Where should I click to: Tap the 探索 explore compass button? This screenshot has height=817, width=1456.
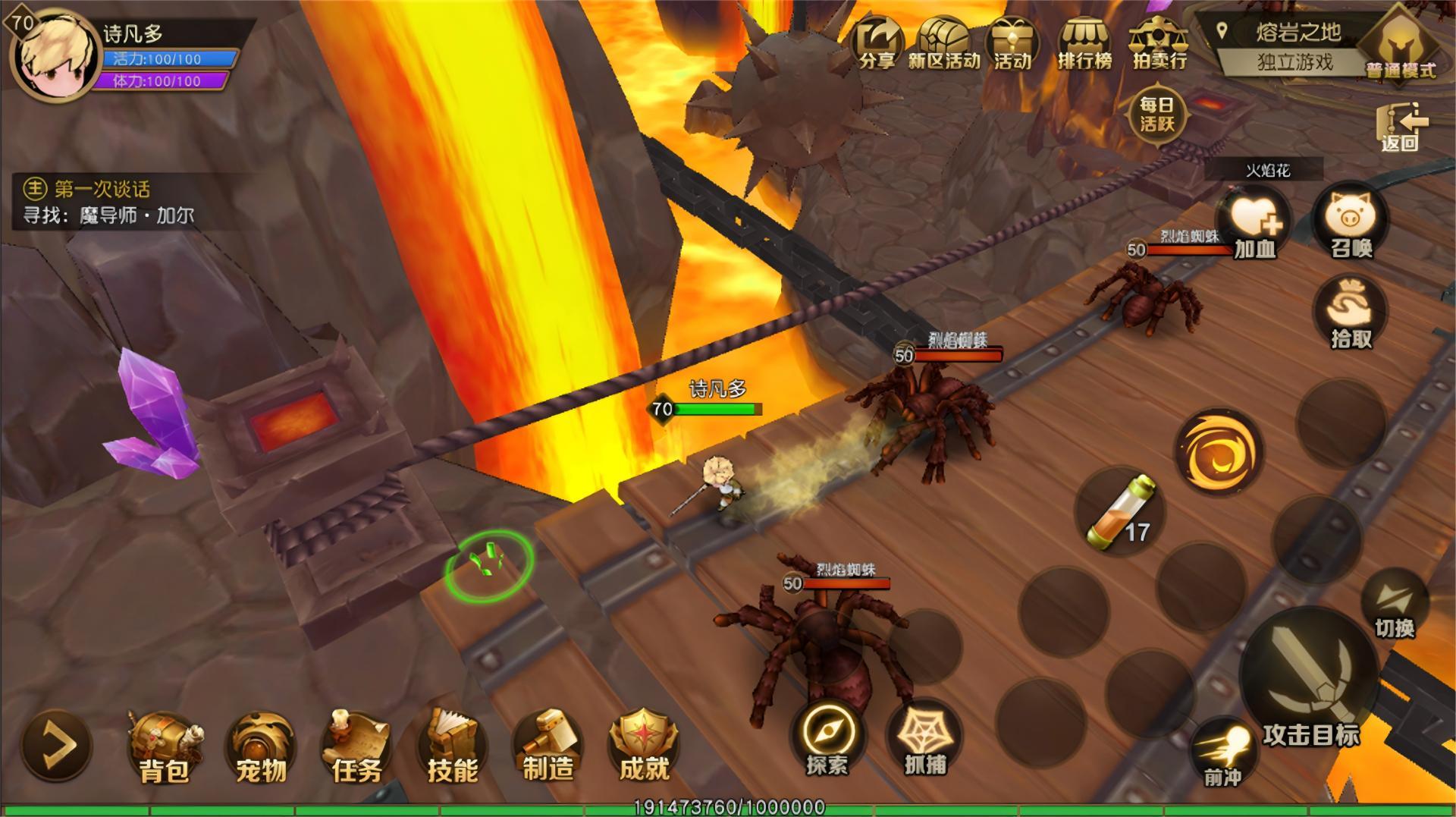[x=826, y=739]
